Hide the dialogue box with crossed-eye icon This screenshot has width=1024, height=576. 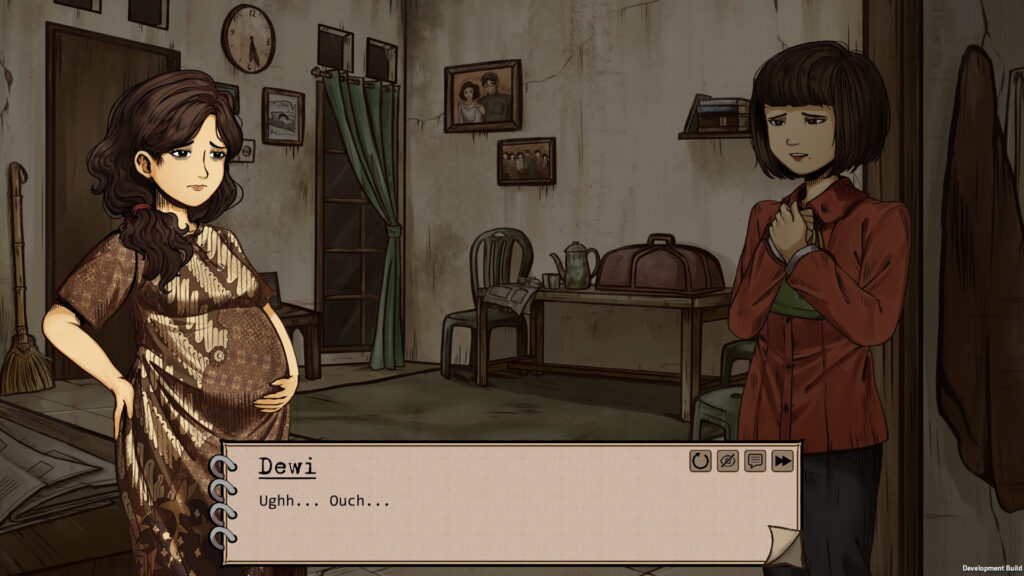tap(727, 461)
